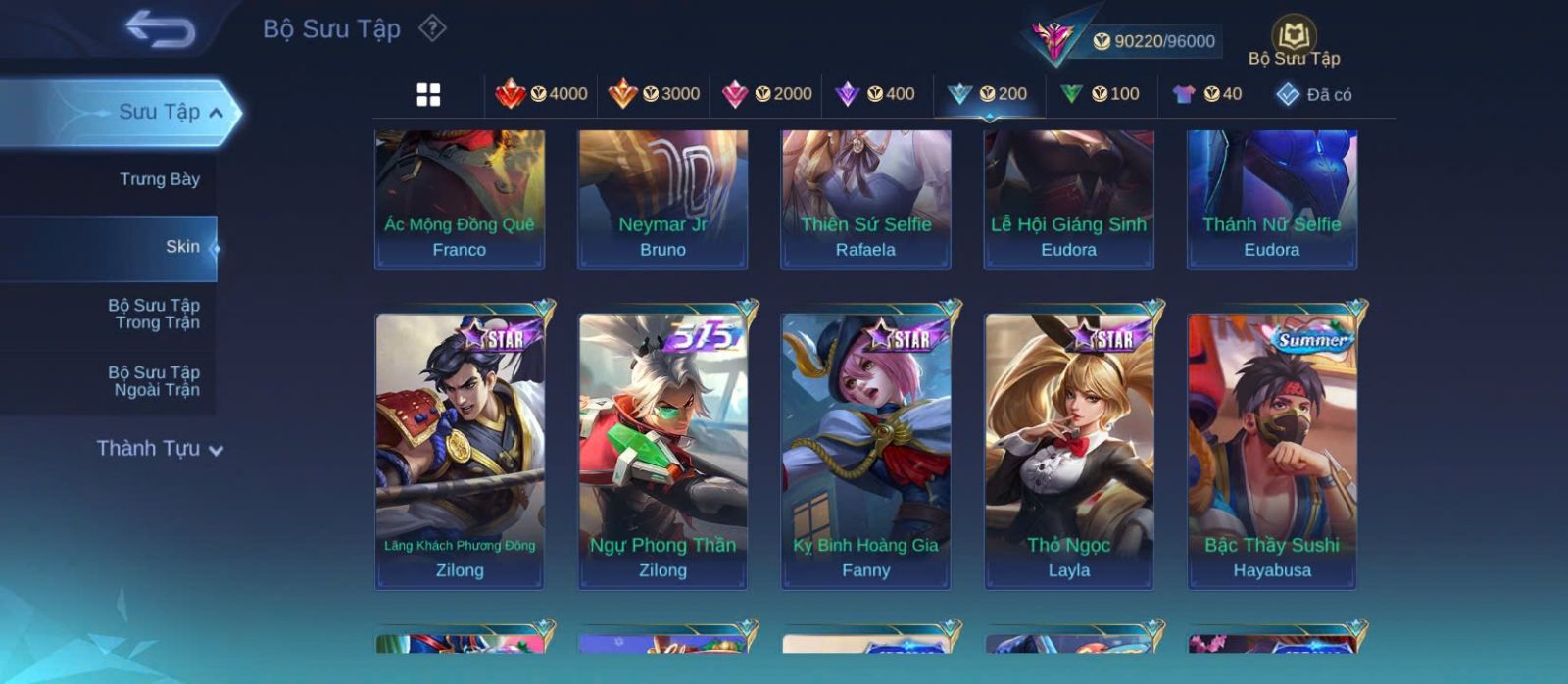
Task: Choose Layla's Thỏ Ngọc skin card
Action: click(1068, 451)
